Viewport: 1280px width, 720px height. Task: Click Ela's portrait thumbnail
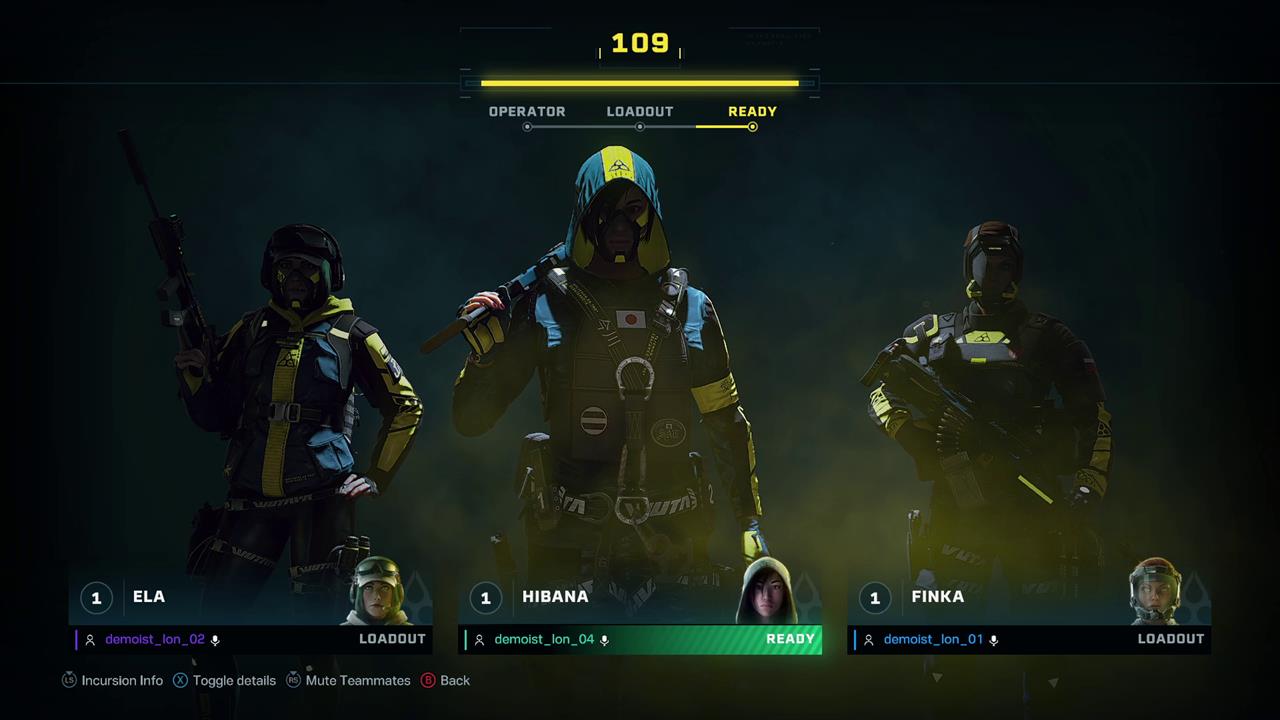coord(378,591)
